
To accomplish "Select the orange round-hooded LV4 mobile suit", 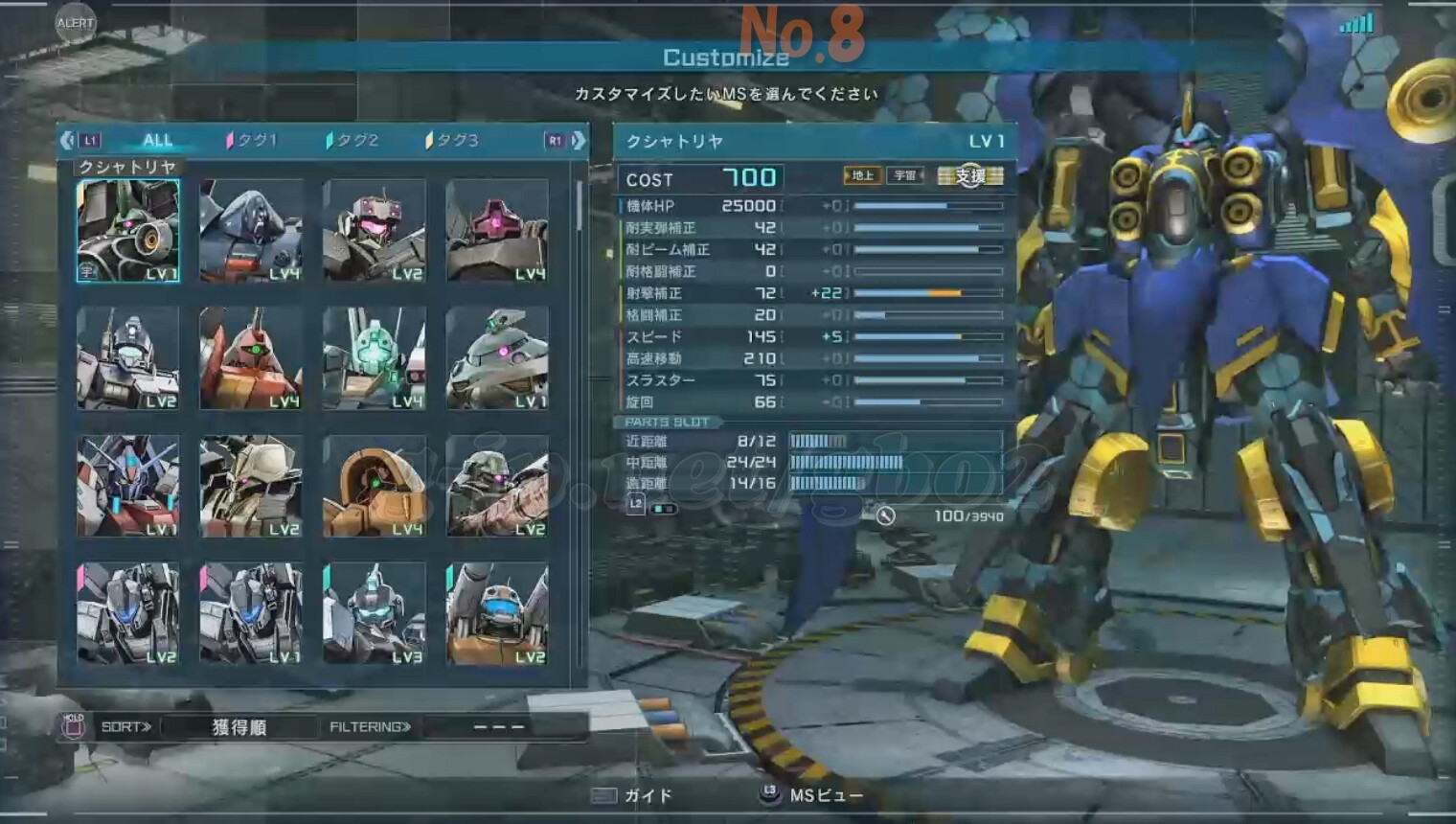I will point(375,486).
